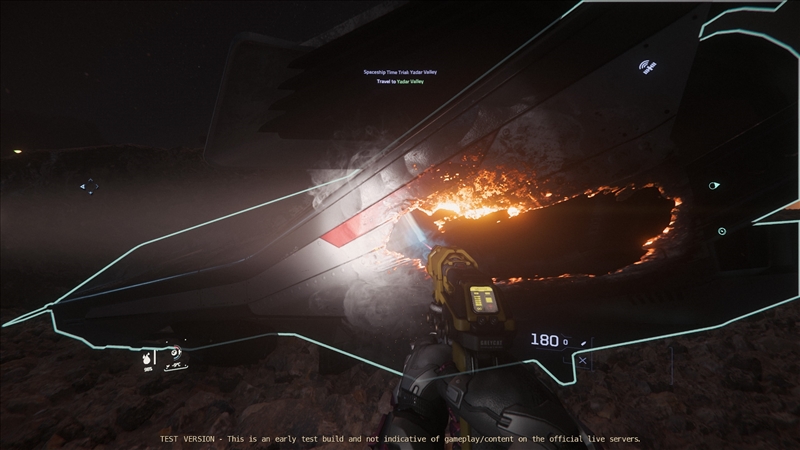The height and width of the screenshot is (450, 800).
Task: Click the satellite signal icon
Action: pyautogui.click(x=646, y=67)
